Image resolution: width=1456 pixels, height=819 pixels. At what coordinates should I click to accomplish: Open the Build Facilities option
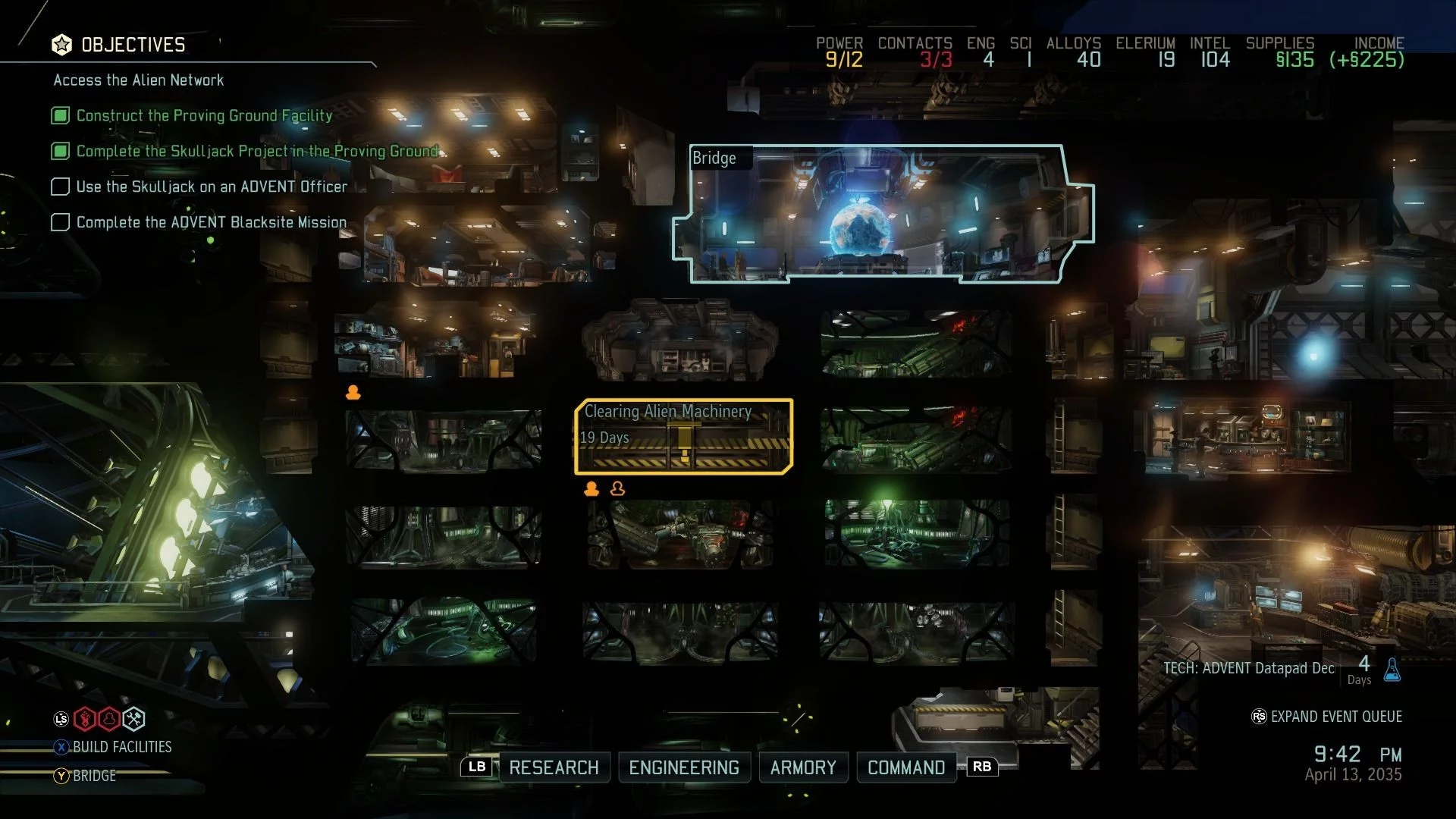121,747
